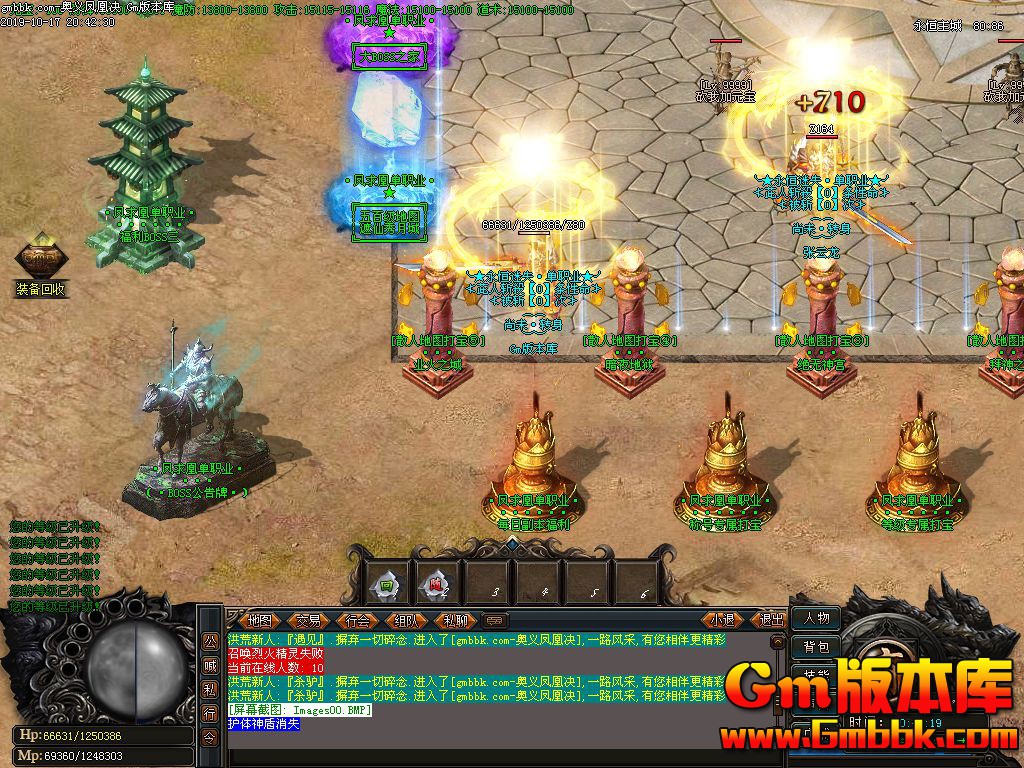Use the green 回 scroll in hotbar
Screen dimensions: 1024x768
point(385,583)
